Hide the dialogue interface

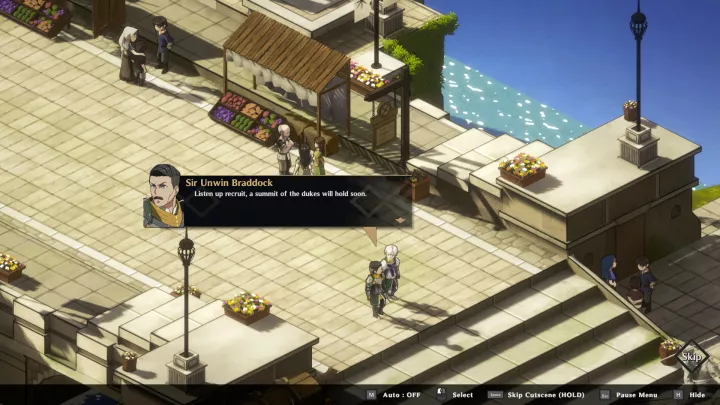point(697,395)
